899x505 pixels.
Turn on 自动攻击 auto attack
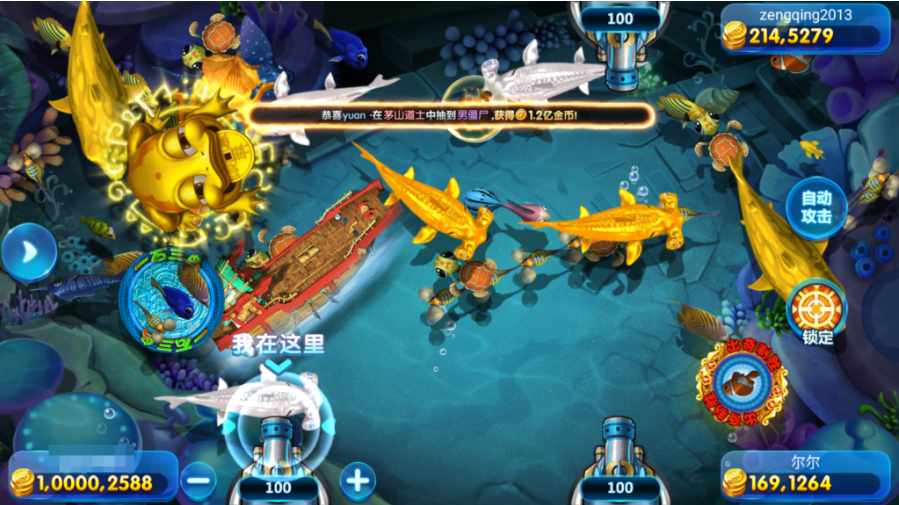[816, 206]
